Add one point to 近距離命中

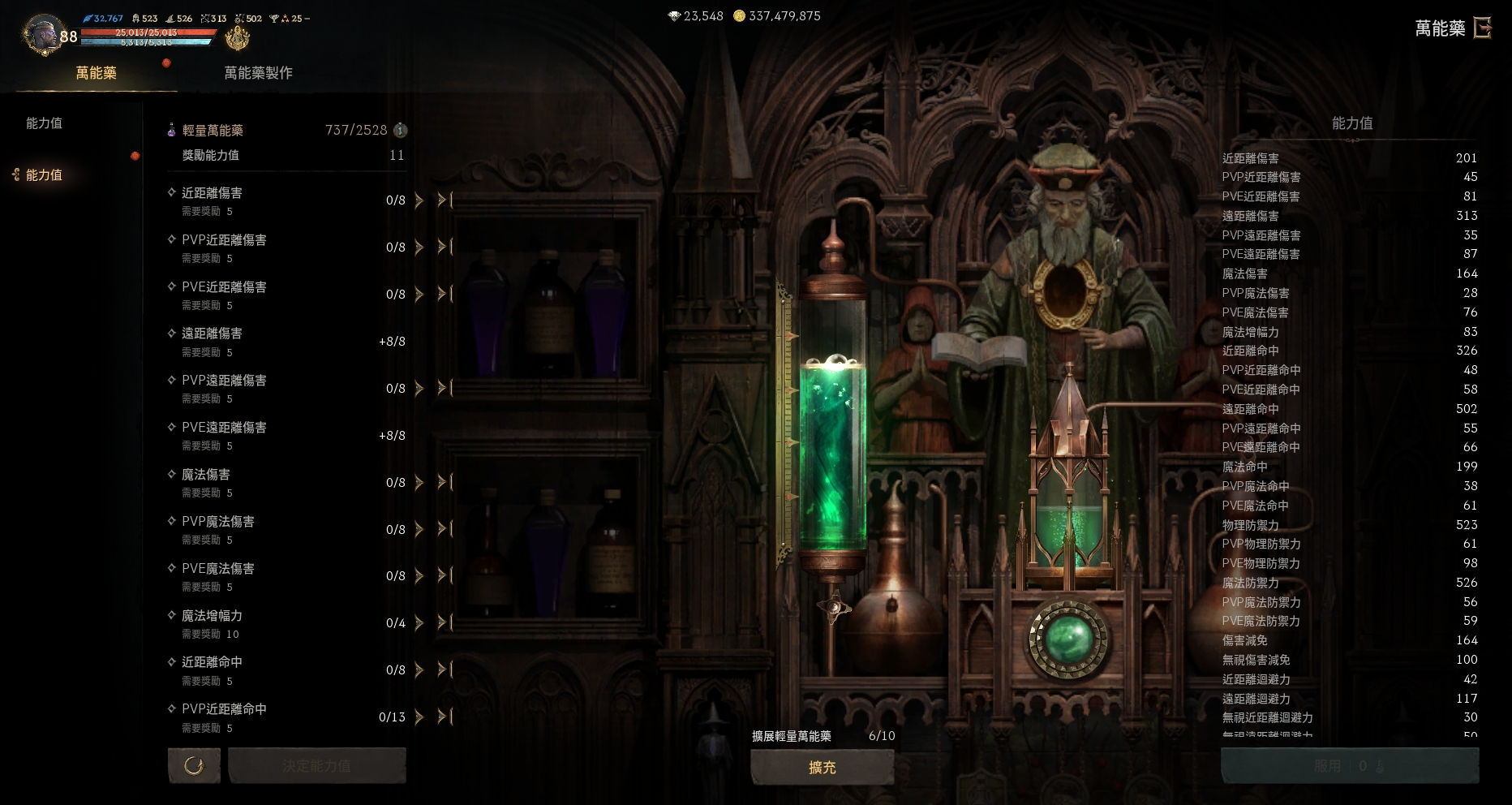[419, 670]
